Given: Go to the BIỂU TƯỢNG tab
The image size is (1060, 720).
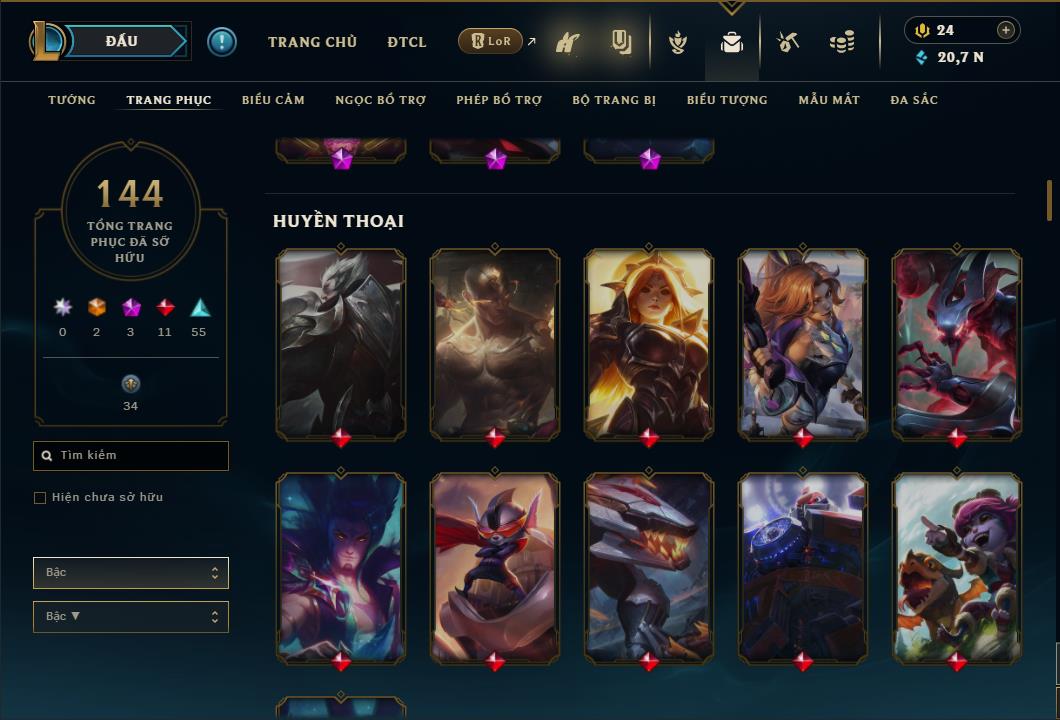Looking at the screenshot, I should (727, 100).
